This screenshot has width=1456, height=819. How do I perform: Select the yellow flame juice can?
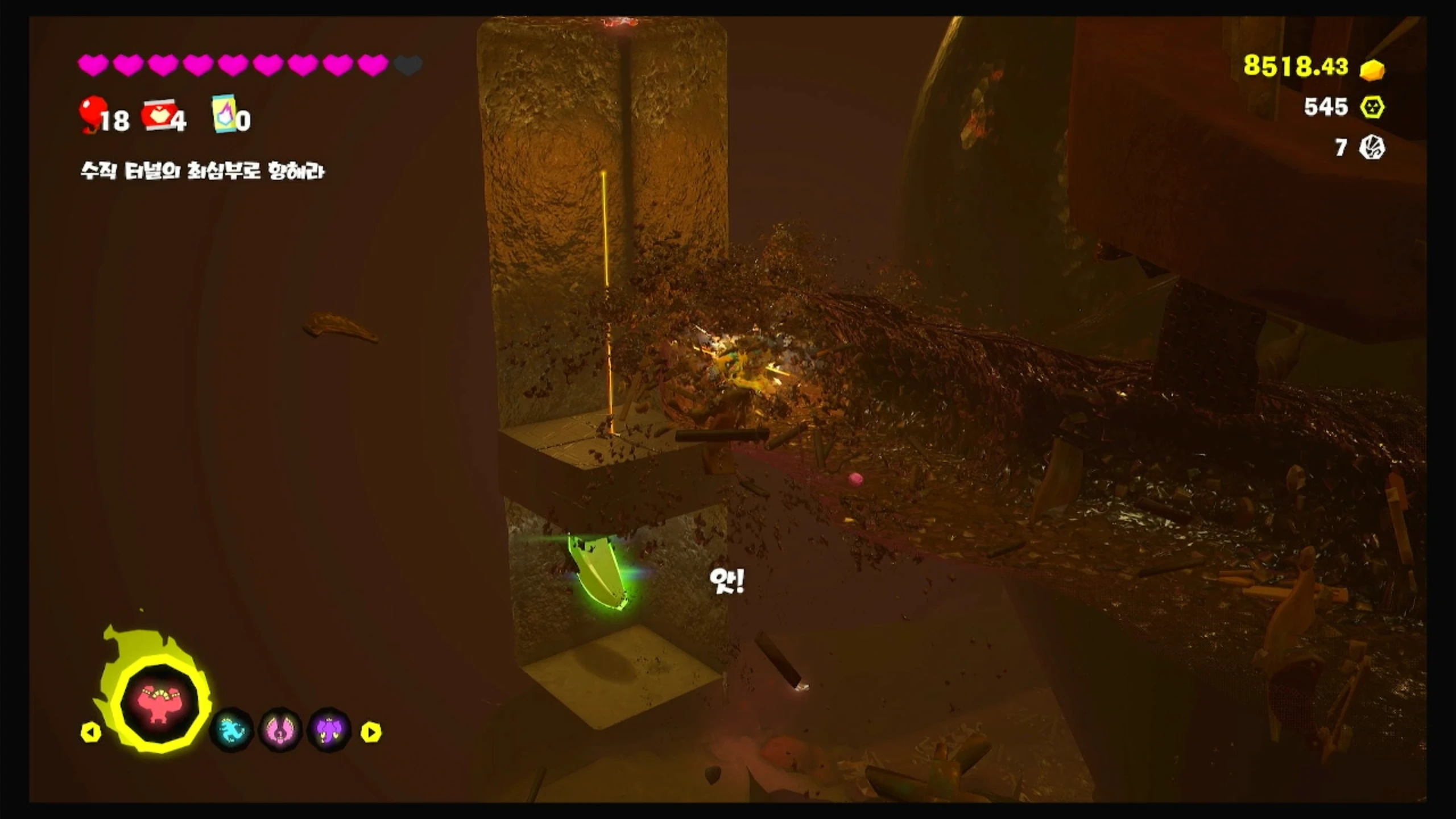[x=224, y=114]
